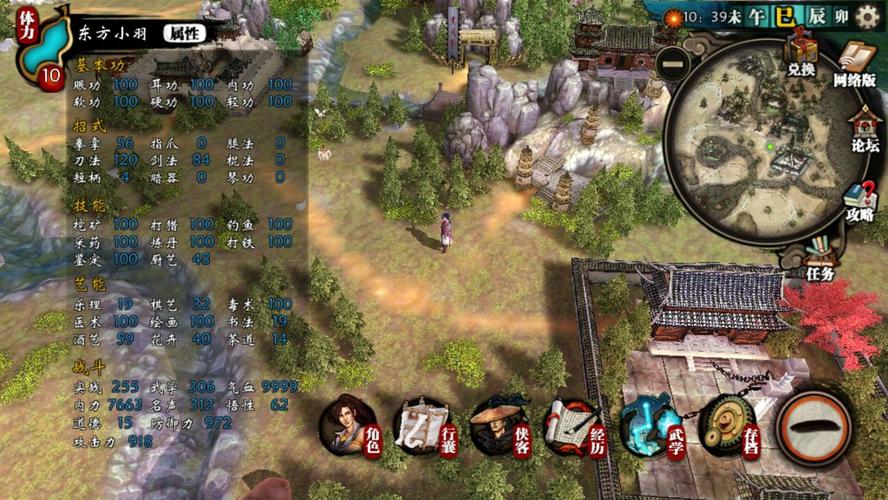
Task: Open the gear settings icon
Action: point(868,18)
